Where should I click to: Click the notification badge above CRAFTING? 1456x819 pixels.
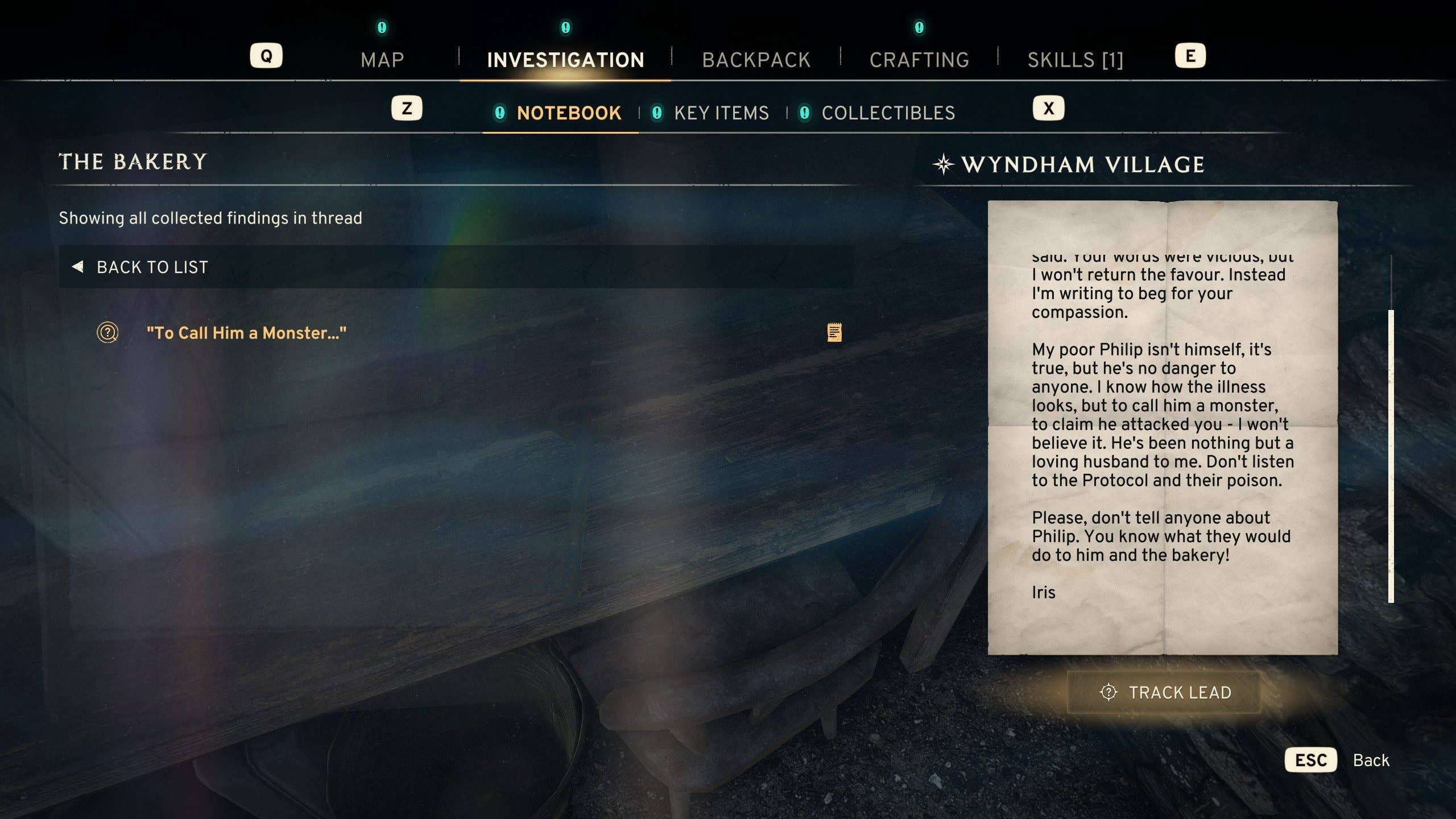(919, 26)
